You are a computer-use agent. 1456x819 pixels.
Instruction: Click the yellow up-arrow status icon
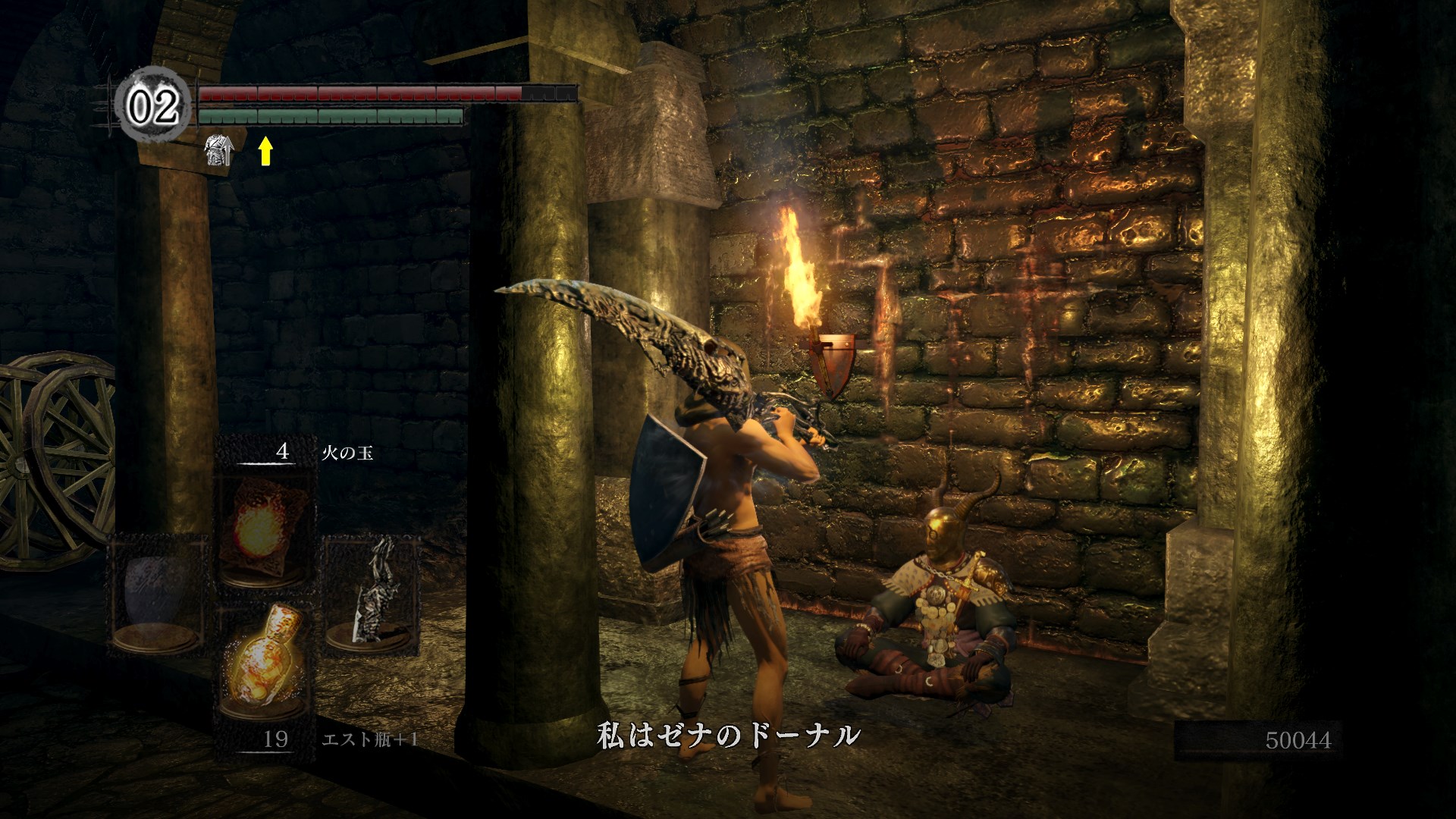pos(265,151)
